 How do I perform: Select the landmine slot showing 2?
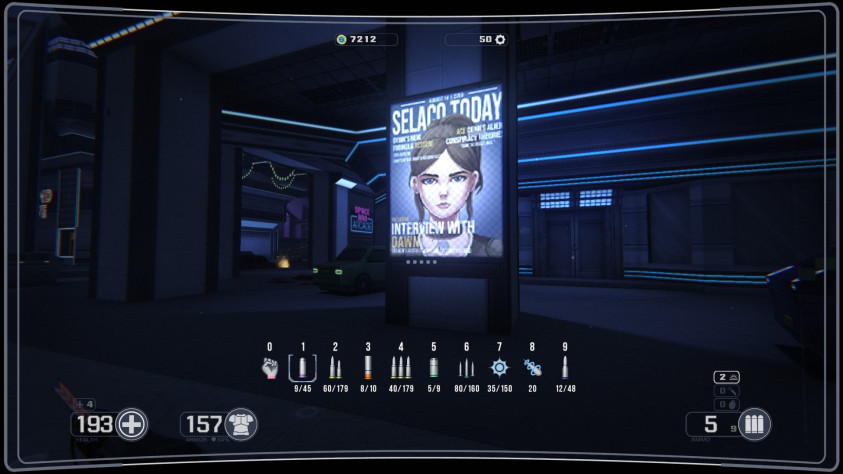(x=727, y=377)
